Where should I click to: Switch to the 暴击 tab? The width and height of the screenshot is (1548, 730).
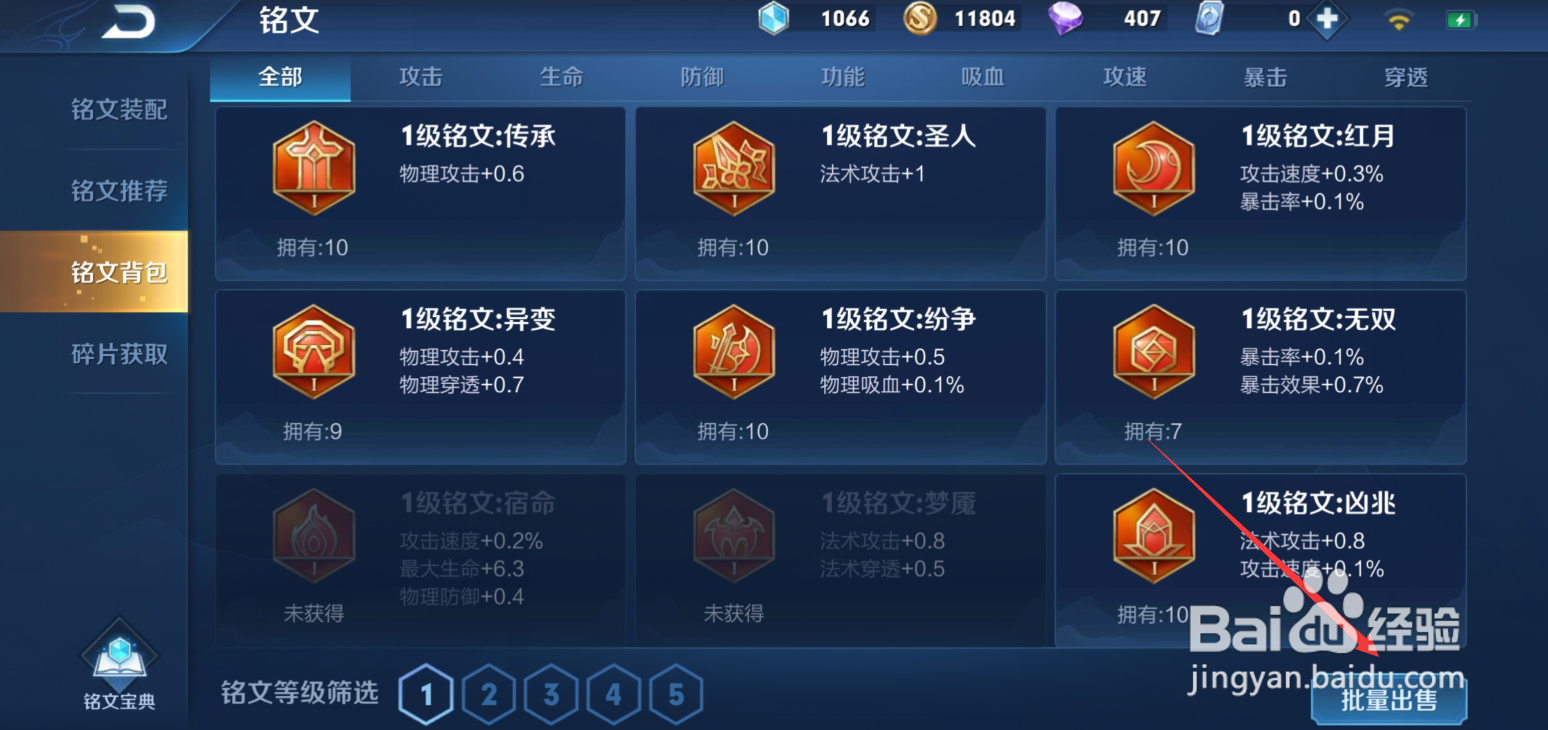tap(1265, 77)
